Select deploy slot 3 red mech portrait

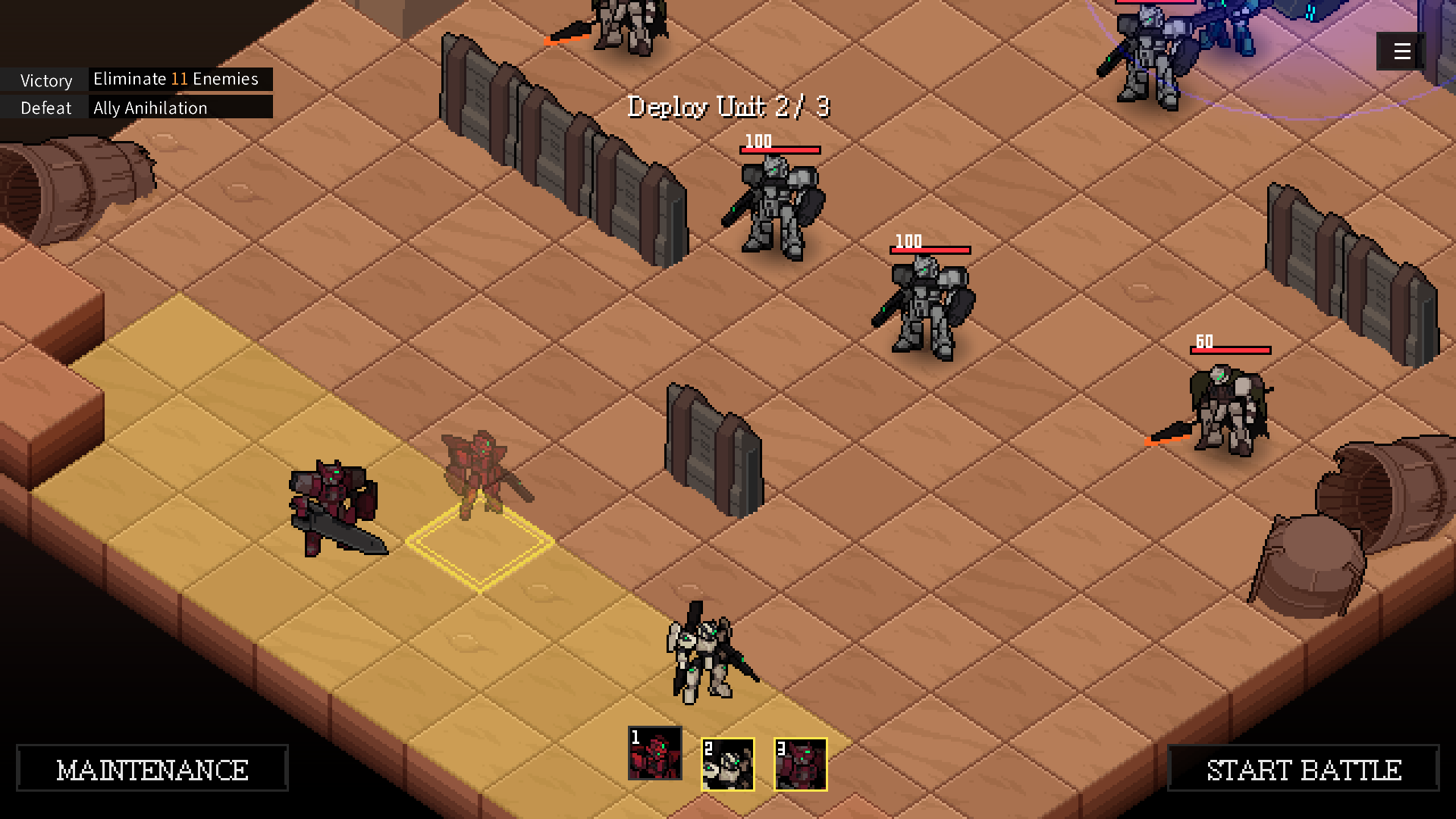tap(799, 764)
